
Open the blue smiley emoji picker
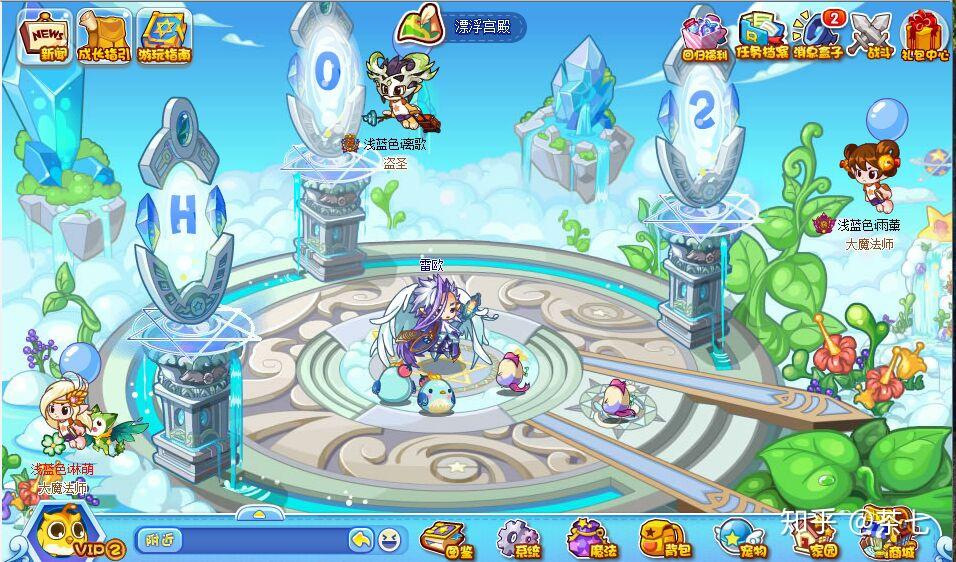pyautogui.click(x=390, y=540)
